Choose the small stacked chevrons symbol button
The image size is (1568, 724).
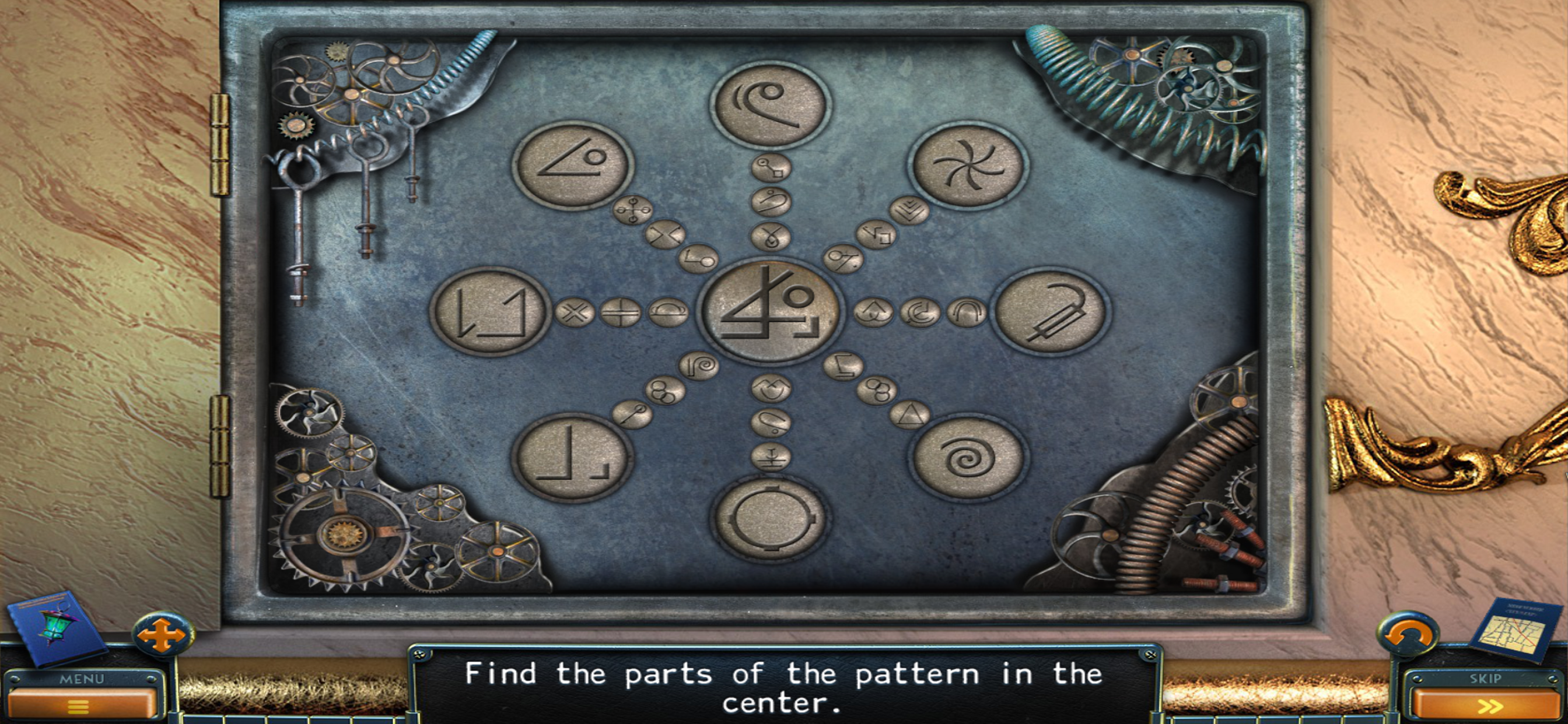pyautogui.click(x=909, y=210)
